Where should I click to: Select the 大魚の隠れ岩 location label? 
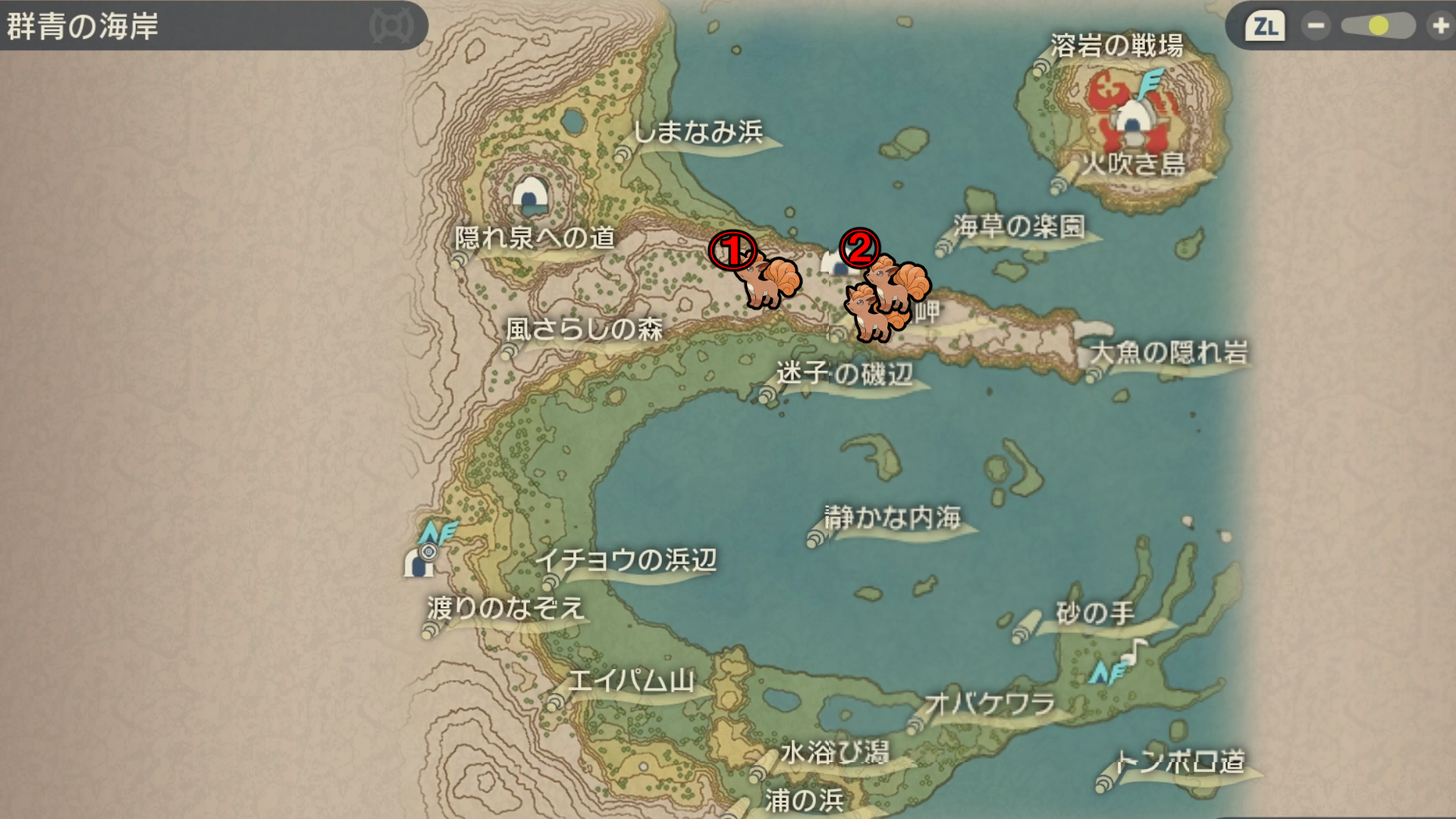(x=1169, y=353)
